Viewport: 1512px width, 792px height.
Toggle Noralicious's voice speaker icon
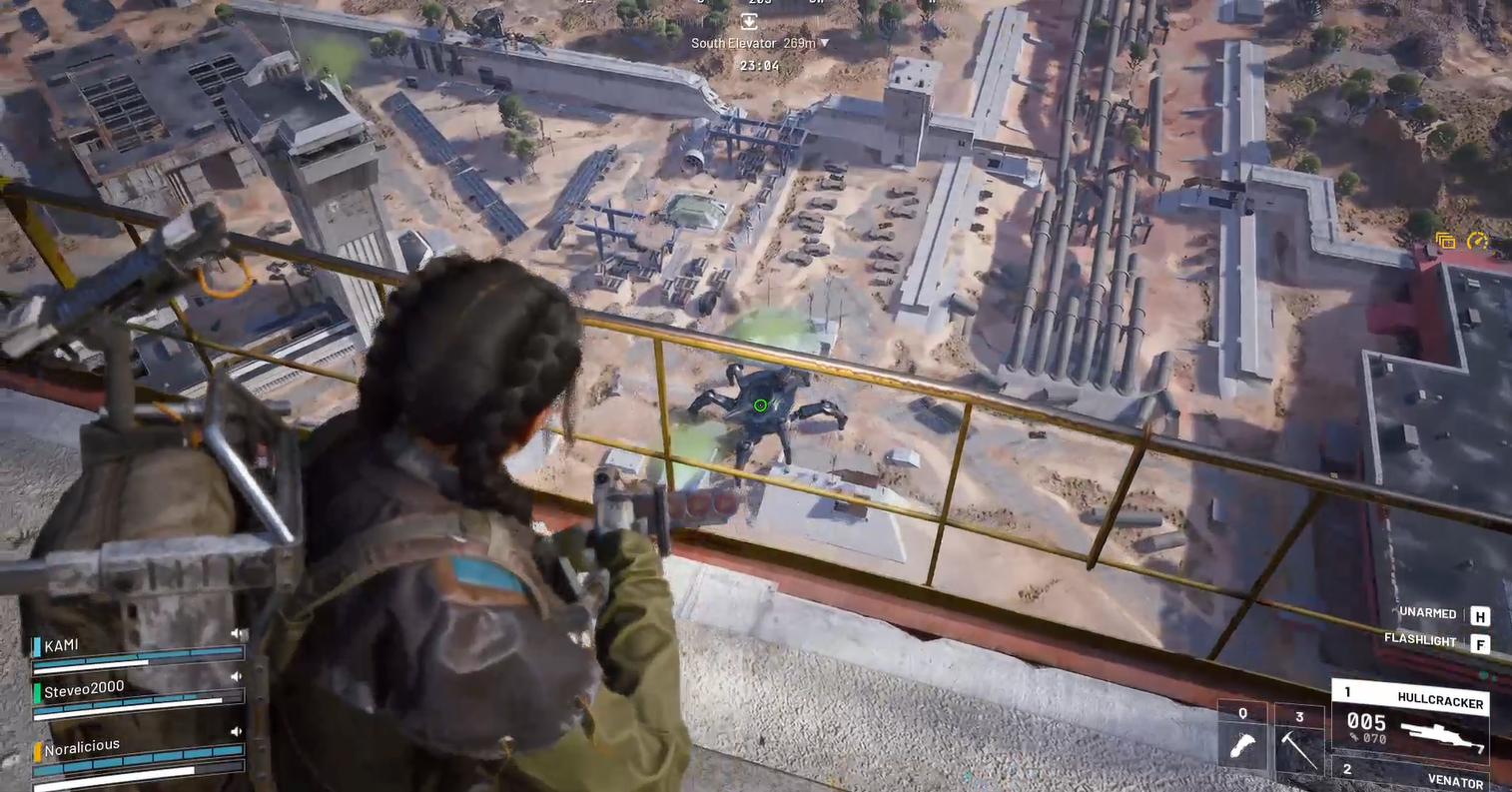click(238, 732)
